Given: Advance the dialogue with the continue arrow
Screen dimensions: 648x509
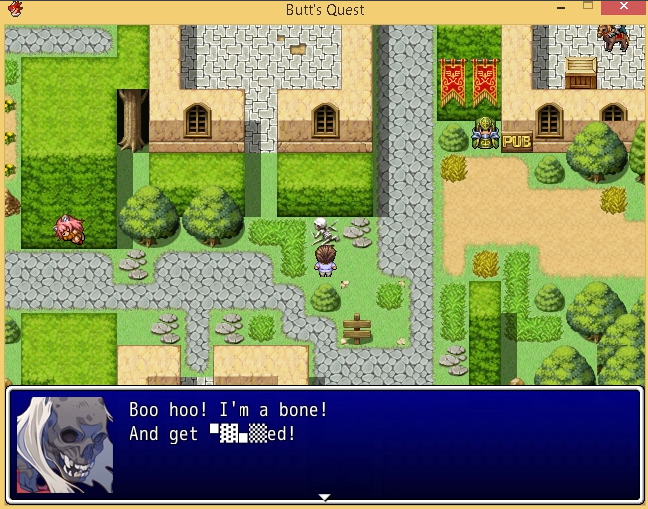Looking at the screenshot, I should (x=324, y=496).
